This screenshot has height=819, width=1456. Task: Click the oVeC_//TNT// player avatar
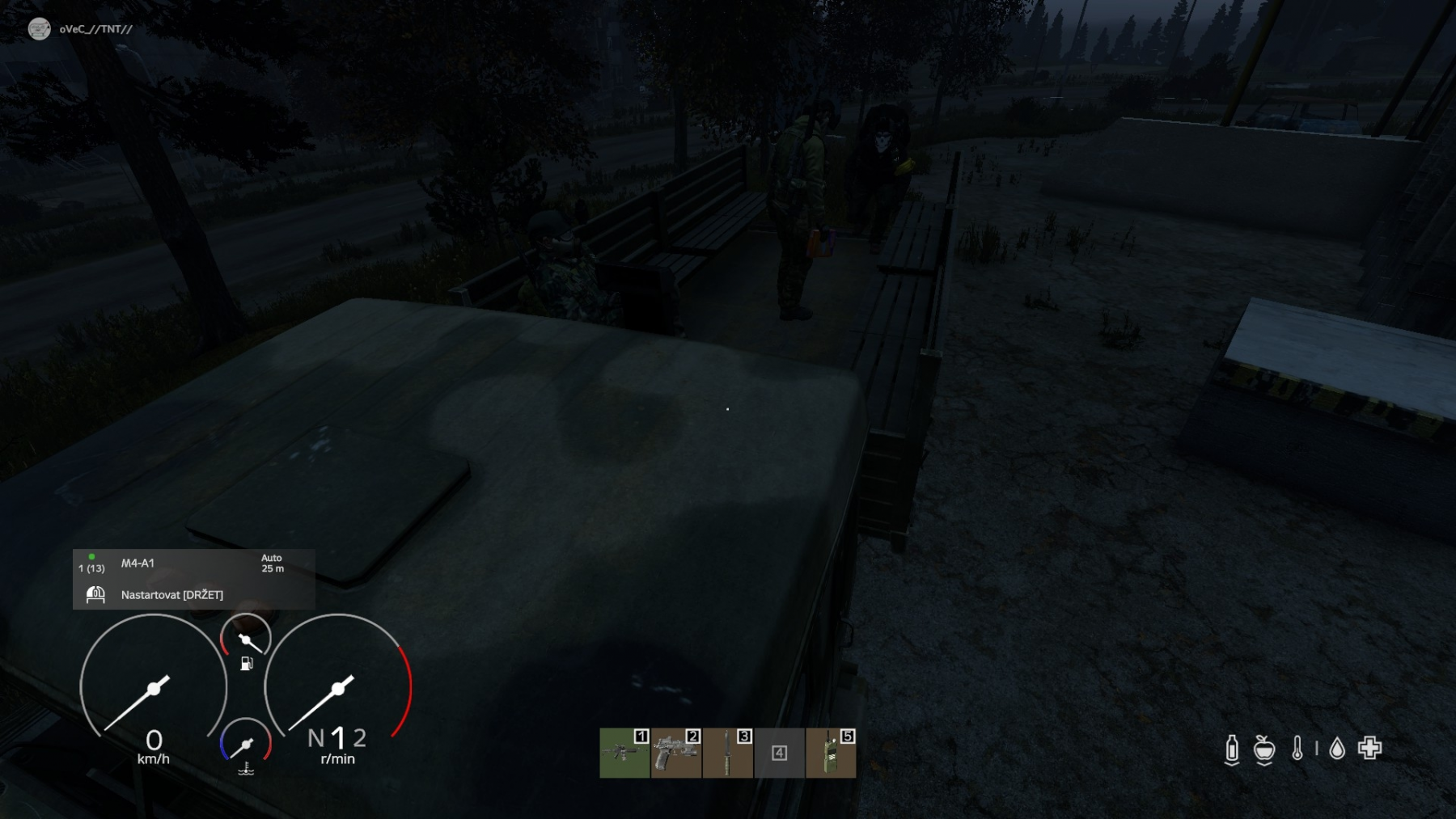[39, 29]
